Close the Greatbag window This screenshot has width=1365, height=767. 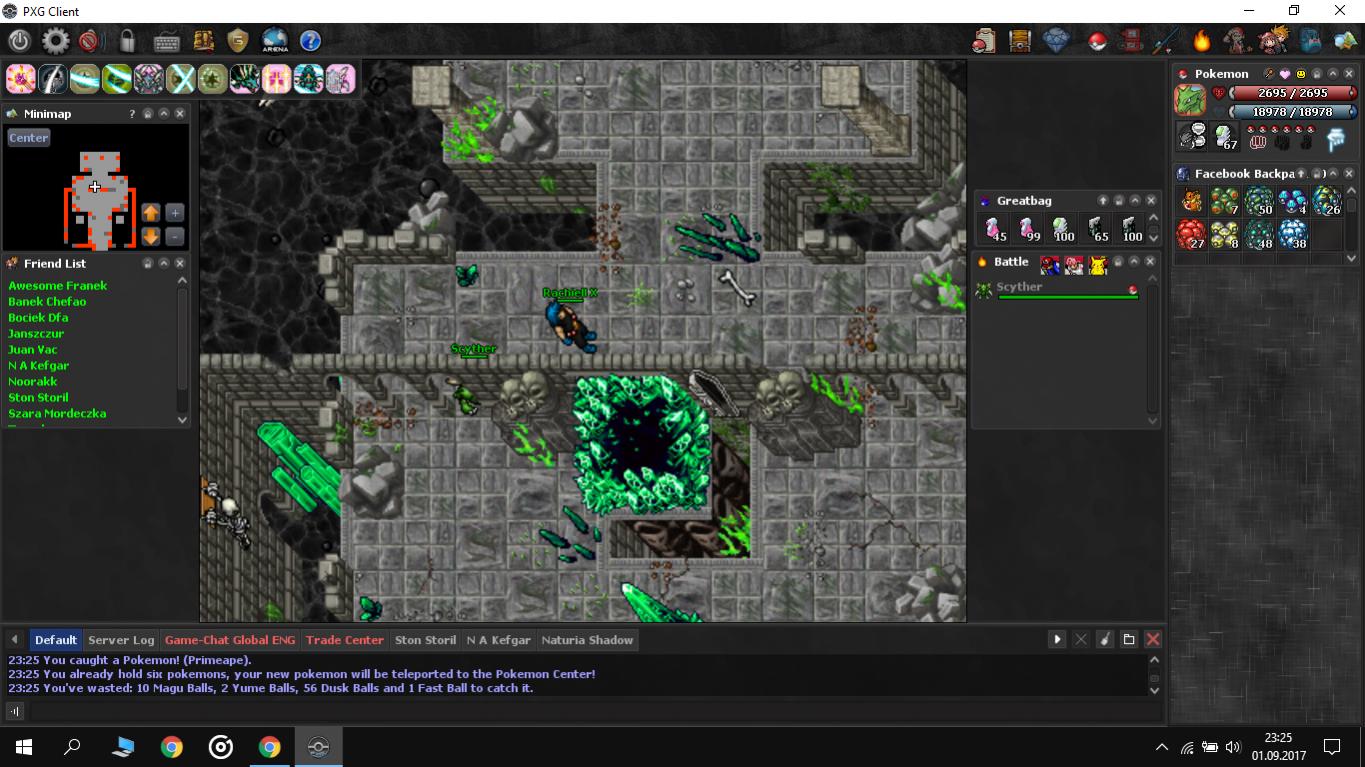click(1151, 201)
